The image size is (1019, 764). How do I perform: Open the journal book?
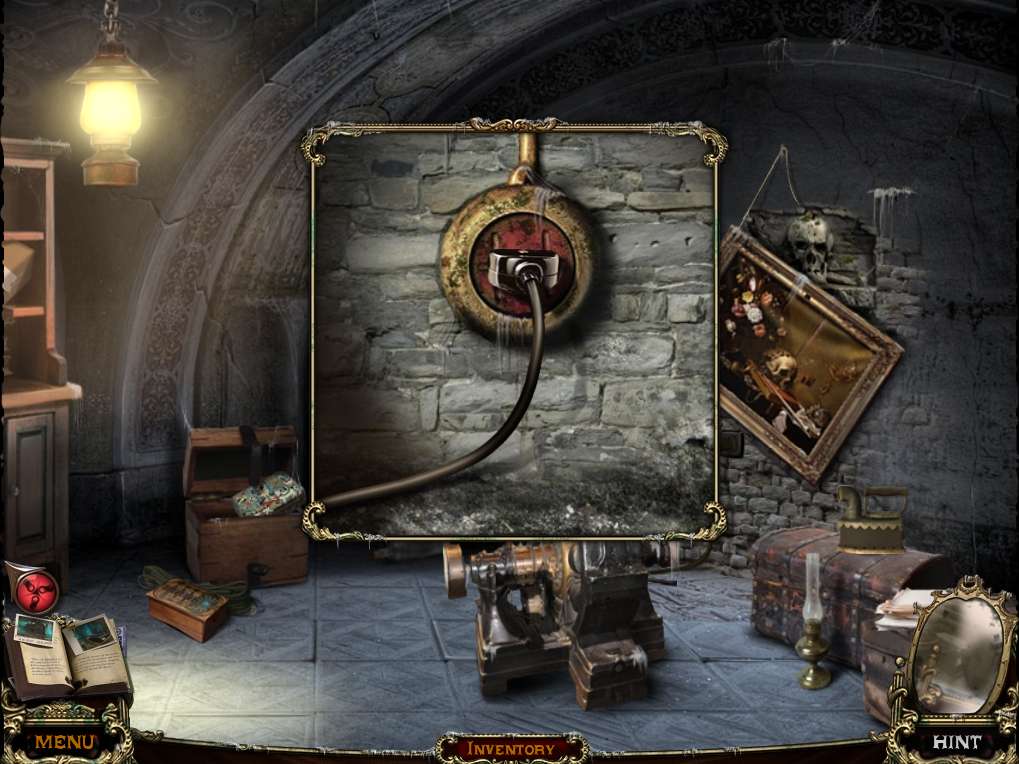68,653
